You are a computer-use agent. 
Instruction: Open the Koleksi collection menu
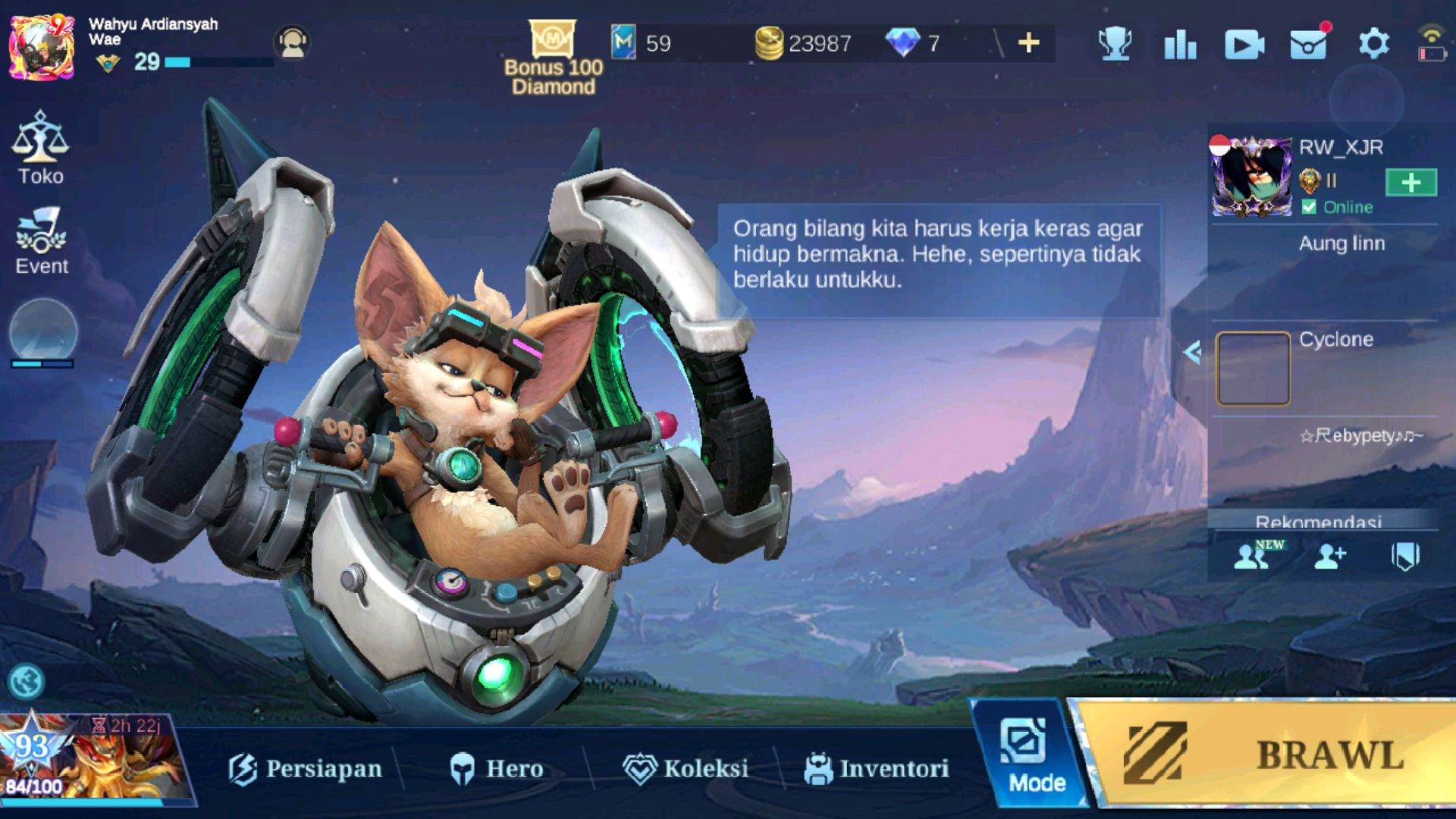[686, 768]
